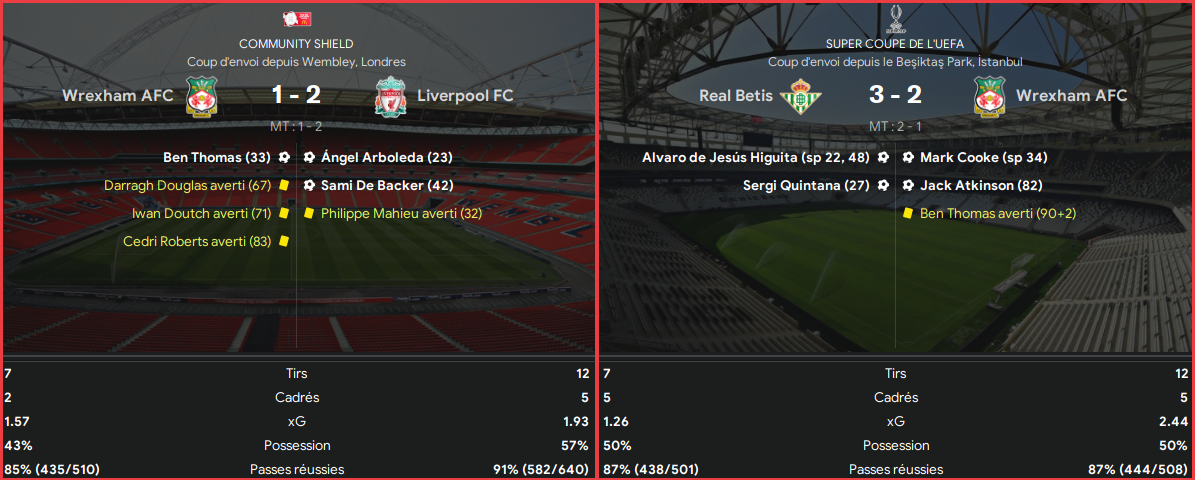Click Wrexham AFC name in Community Shield match
This screenshot has height=480, width=1195.
pos(118,96)
